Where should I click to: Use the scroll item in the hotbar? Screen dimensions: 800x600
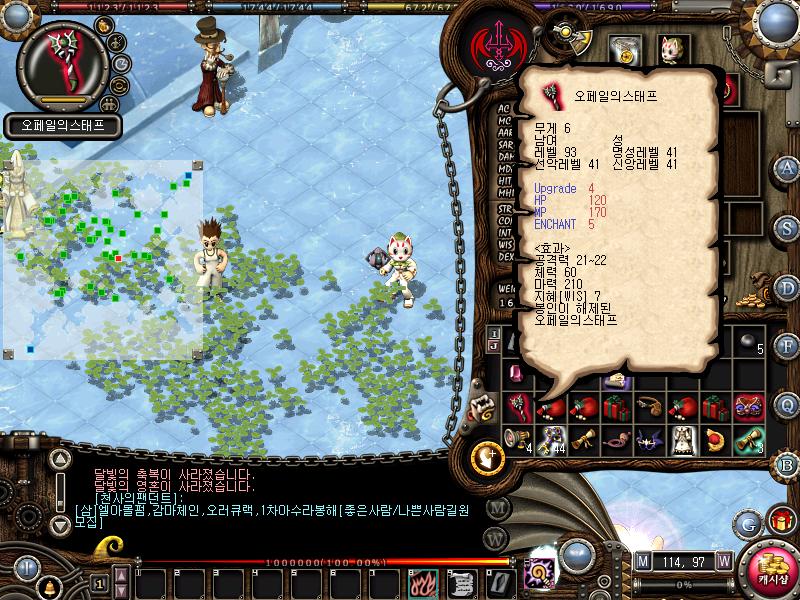tap(461, 582)
